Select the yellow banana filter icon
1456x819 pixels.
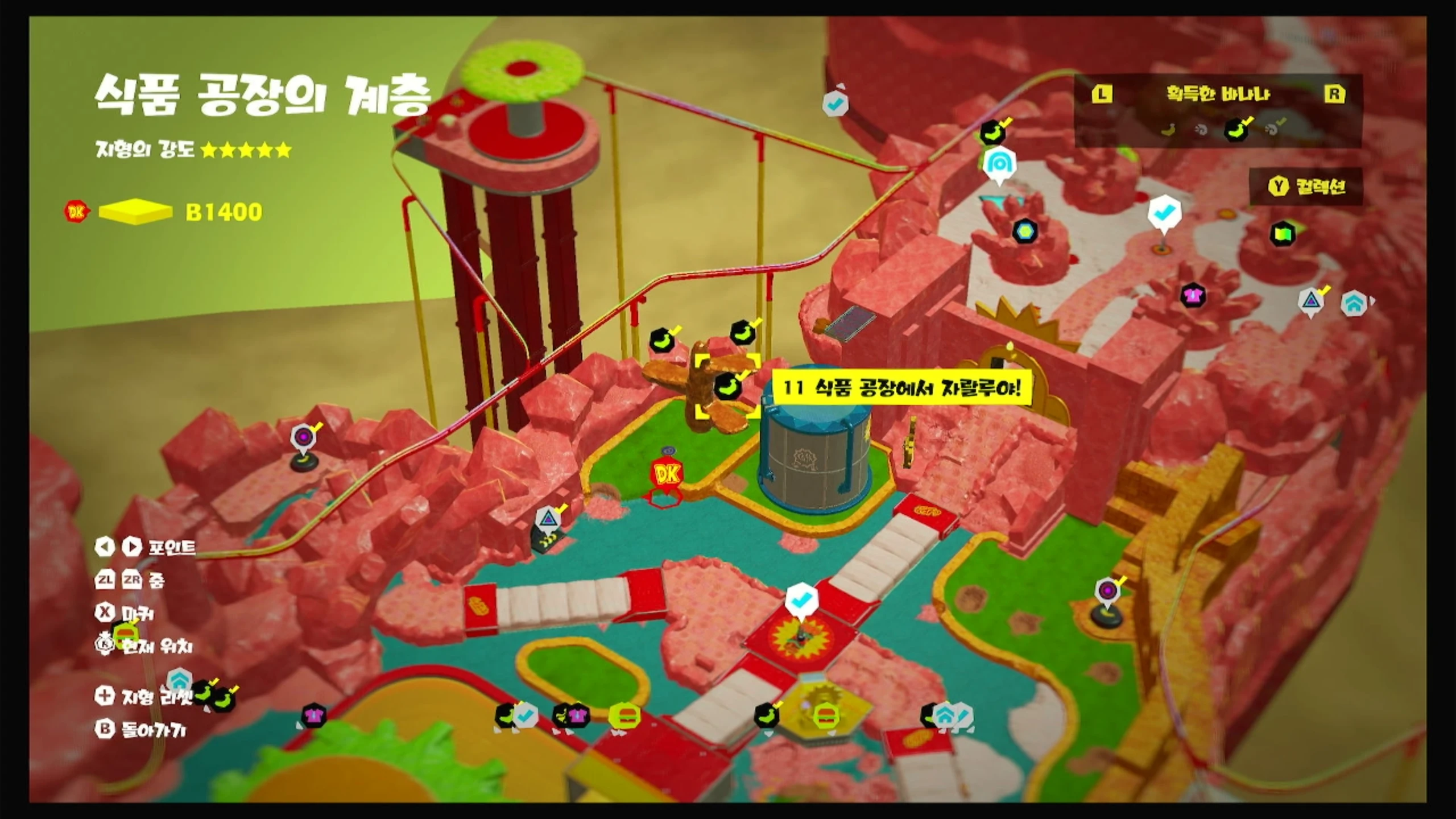click(x=1168, y=130)
